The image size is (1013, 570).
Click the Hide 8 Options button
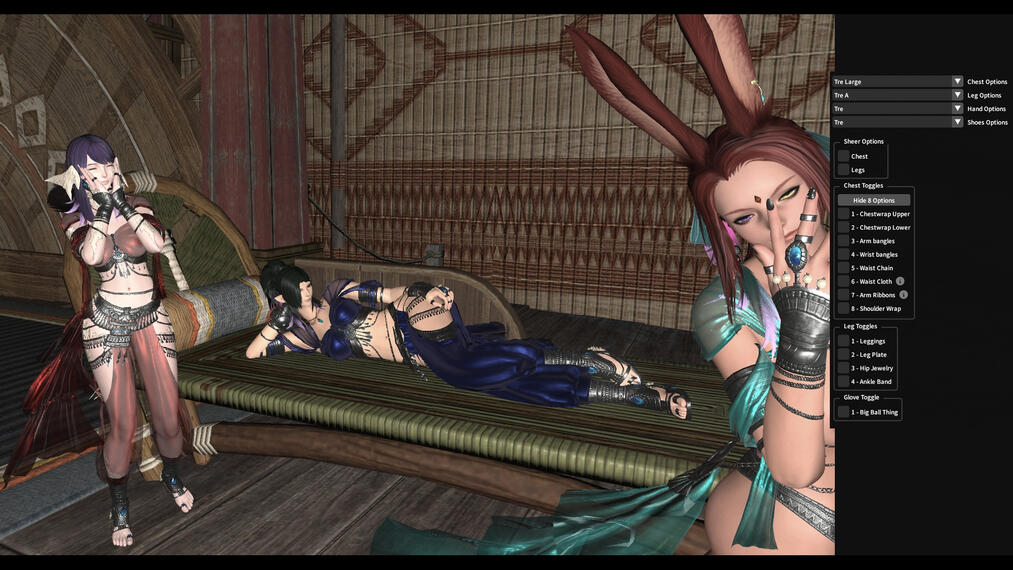(874, 200)
